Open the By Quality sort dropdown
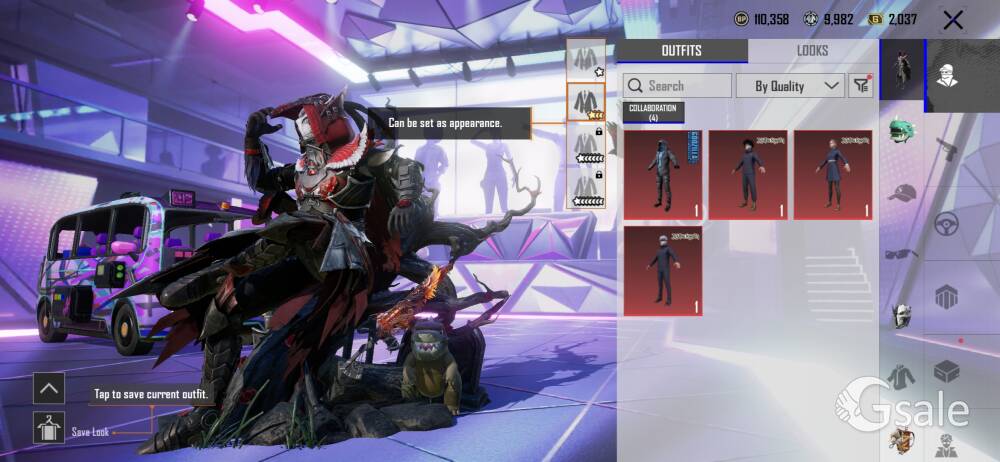Viewport: 1000px width, 462px height. [791, 86]
